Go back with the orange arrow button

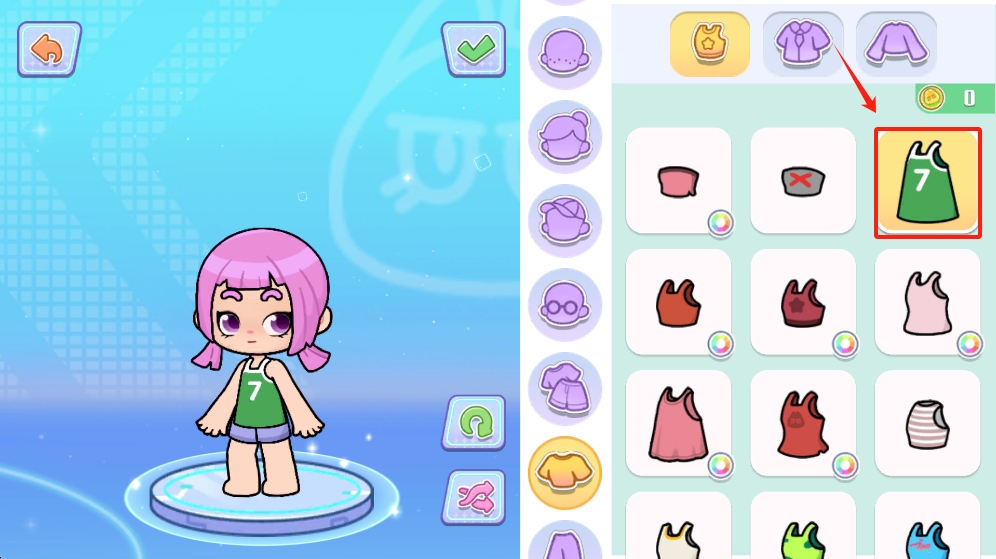coord(47,49)
